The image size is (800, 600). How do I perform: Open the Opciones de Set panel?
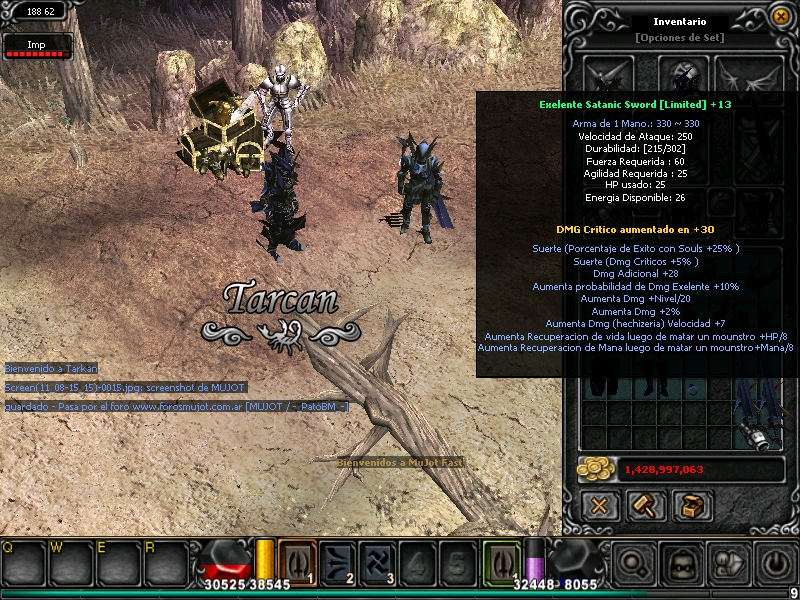pos(680,38)
